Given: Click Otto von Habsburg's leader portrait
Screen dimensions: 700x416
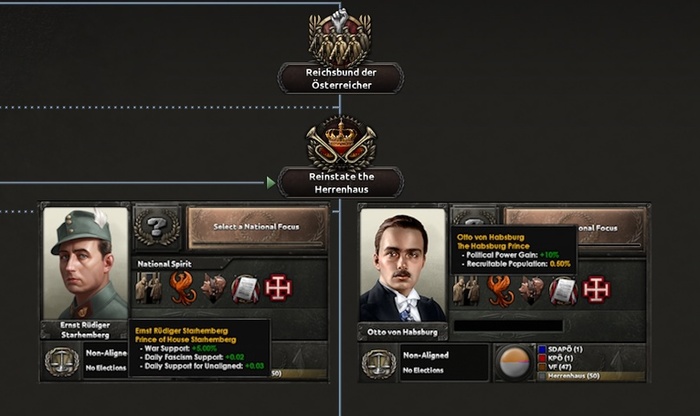Looking at the screenshot, I should point(402,263).
